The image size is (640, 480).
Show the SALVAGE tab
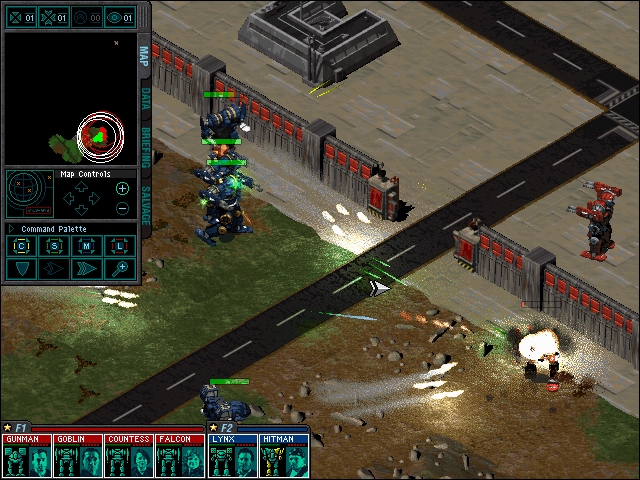pyautogui.click(x=145, y=204)
